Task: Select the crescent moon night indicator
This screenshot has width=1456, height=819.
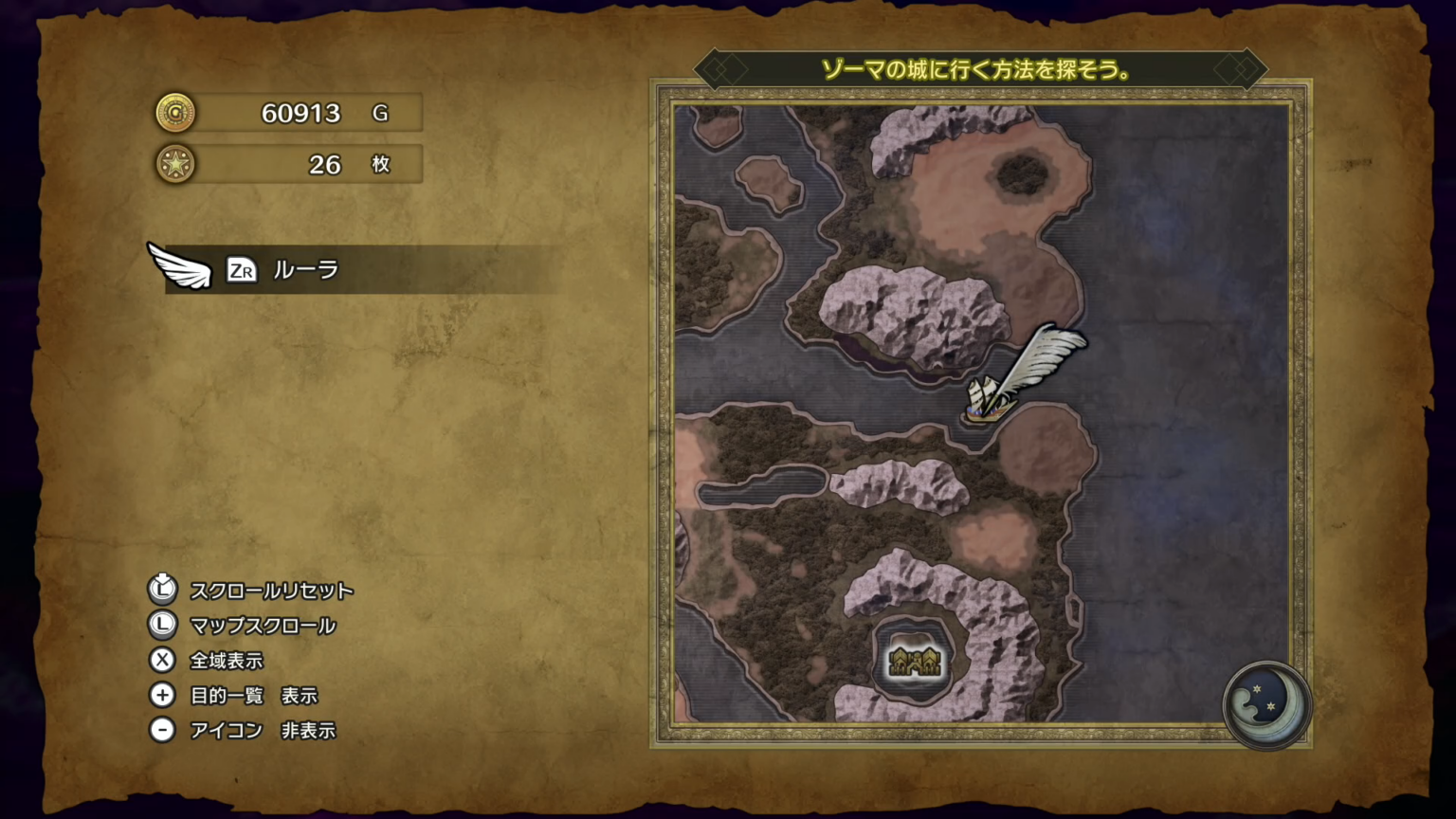Action: point(1267,706)
